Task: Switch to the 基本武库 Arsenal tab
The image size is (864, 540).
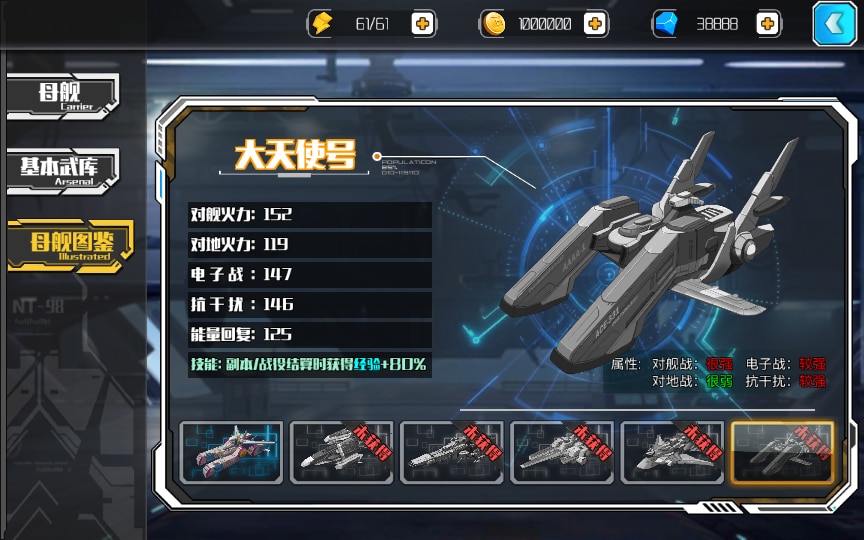Action: point(63,170)
